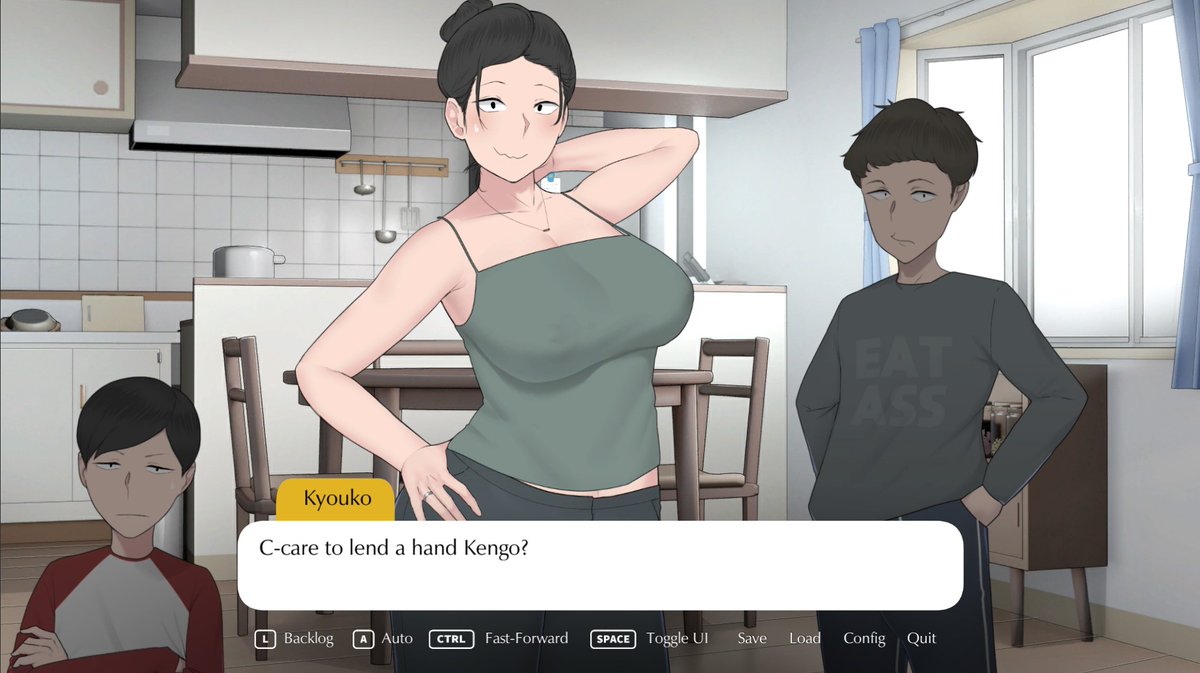Open the Save menu
1200x673 pixels.
pyautogui.click(x=752, y=638)
